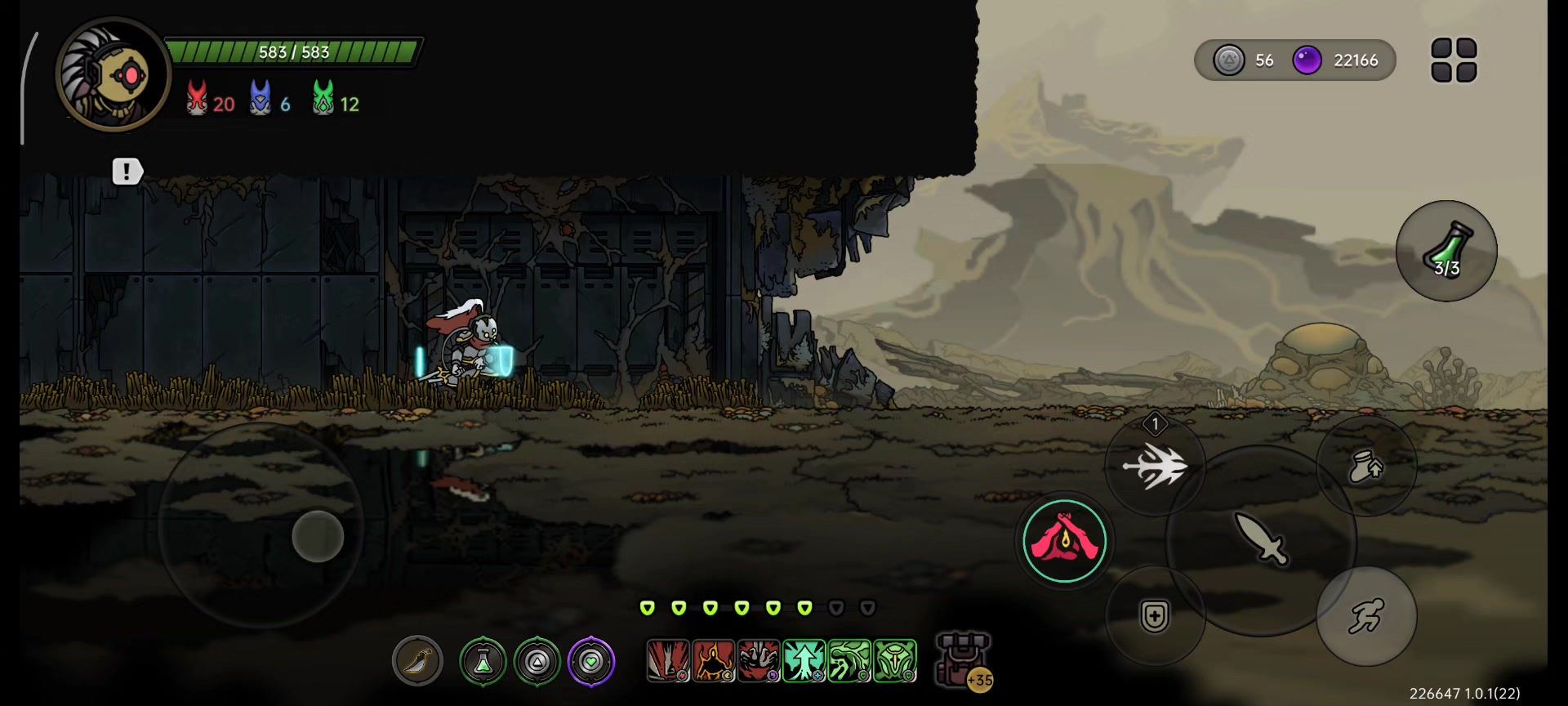This screenshot has width=1568, height=706.
Task: Select the purple-ringed green heart slot
Action: point(591,661)
